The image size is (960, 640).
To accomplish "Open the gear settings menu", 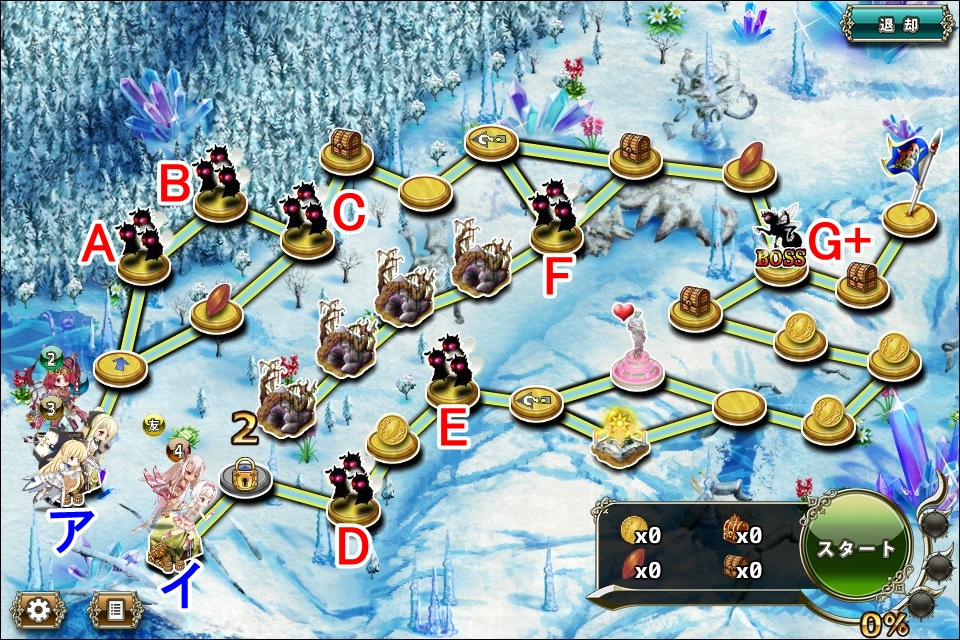I will pyautogui.click(x=38, y=610).
